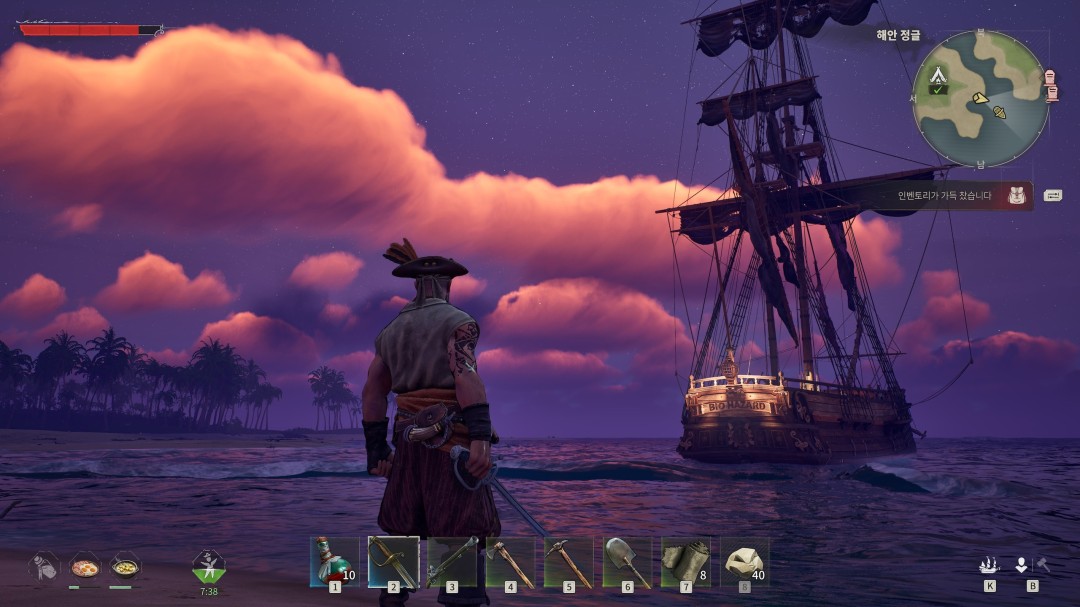Equip the cutlass sword in slot 2
1080x607 pixels.
[x=393, y=561]
